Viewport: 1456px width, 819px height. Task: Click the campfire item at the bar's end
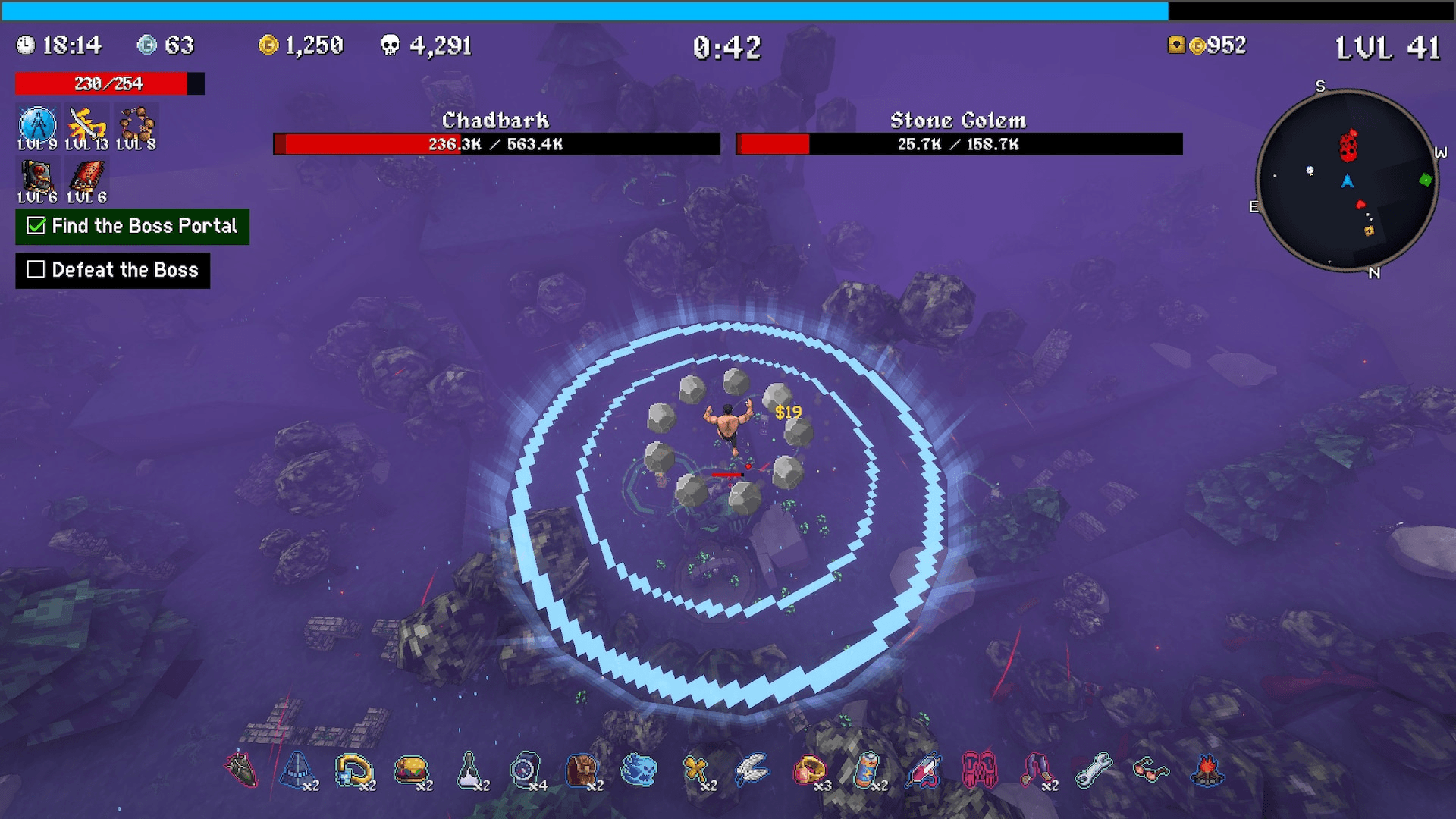(x=1207, y=771)
